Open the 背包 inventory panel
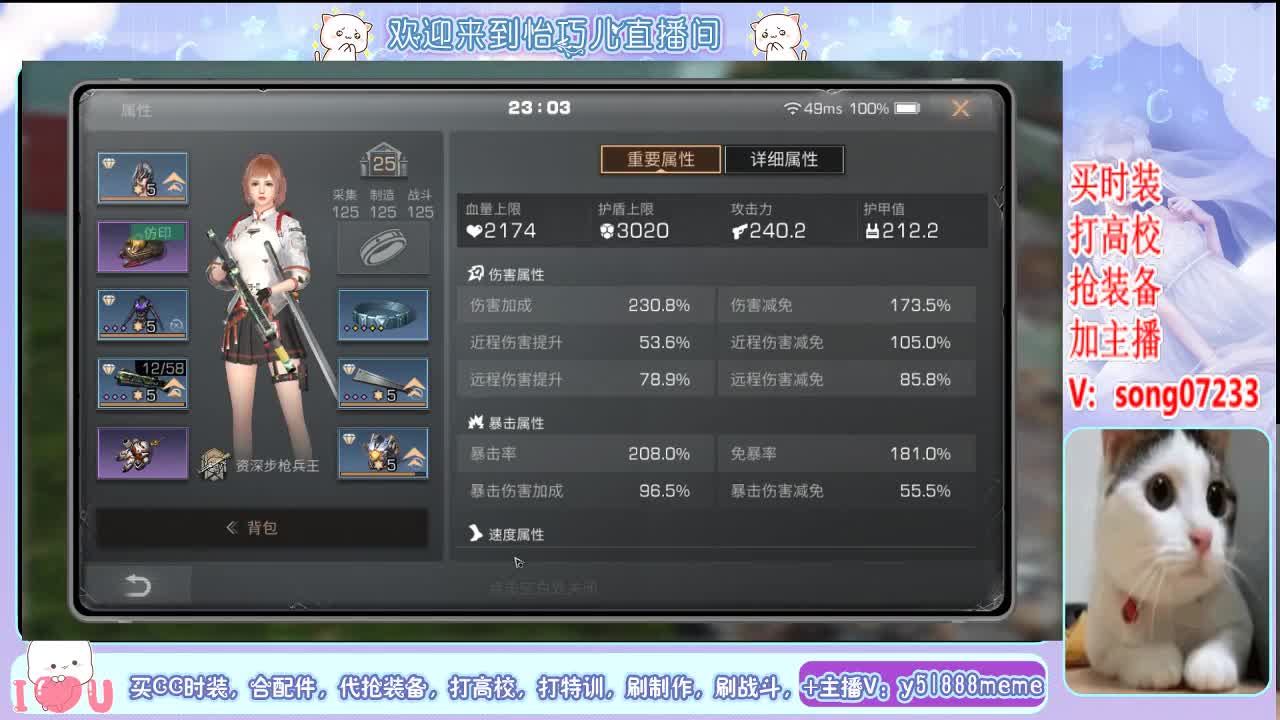 (x=263, y=528)
